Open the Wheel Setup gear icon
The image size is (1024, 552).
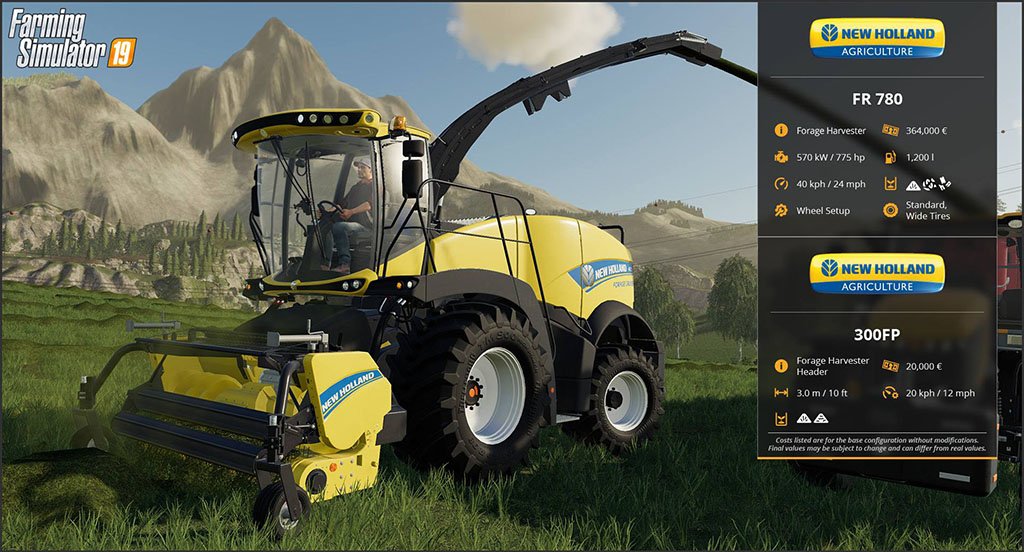click(781, 211)
